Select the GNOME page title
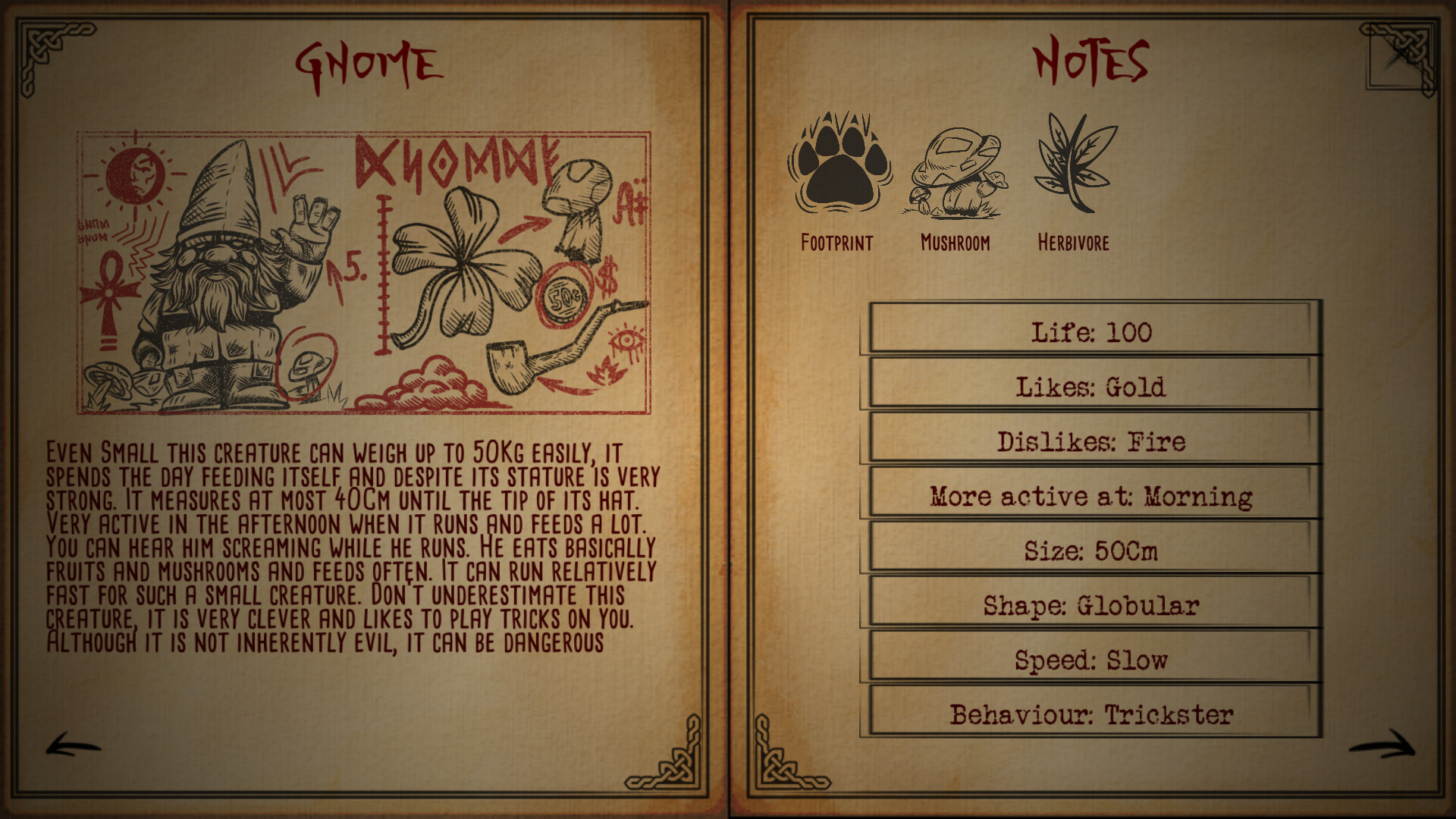This screenshot has width=1456, height=819. coord(366,63)
